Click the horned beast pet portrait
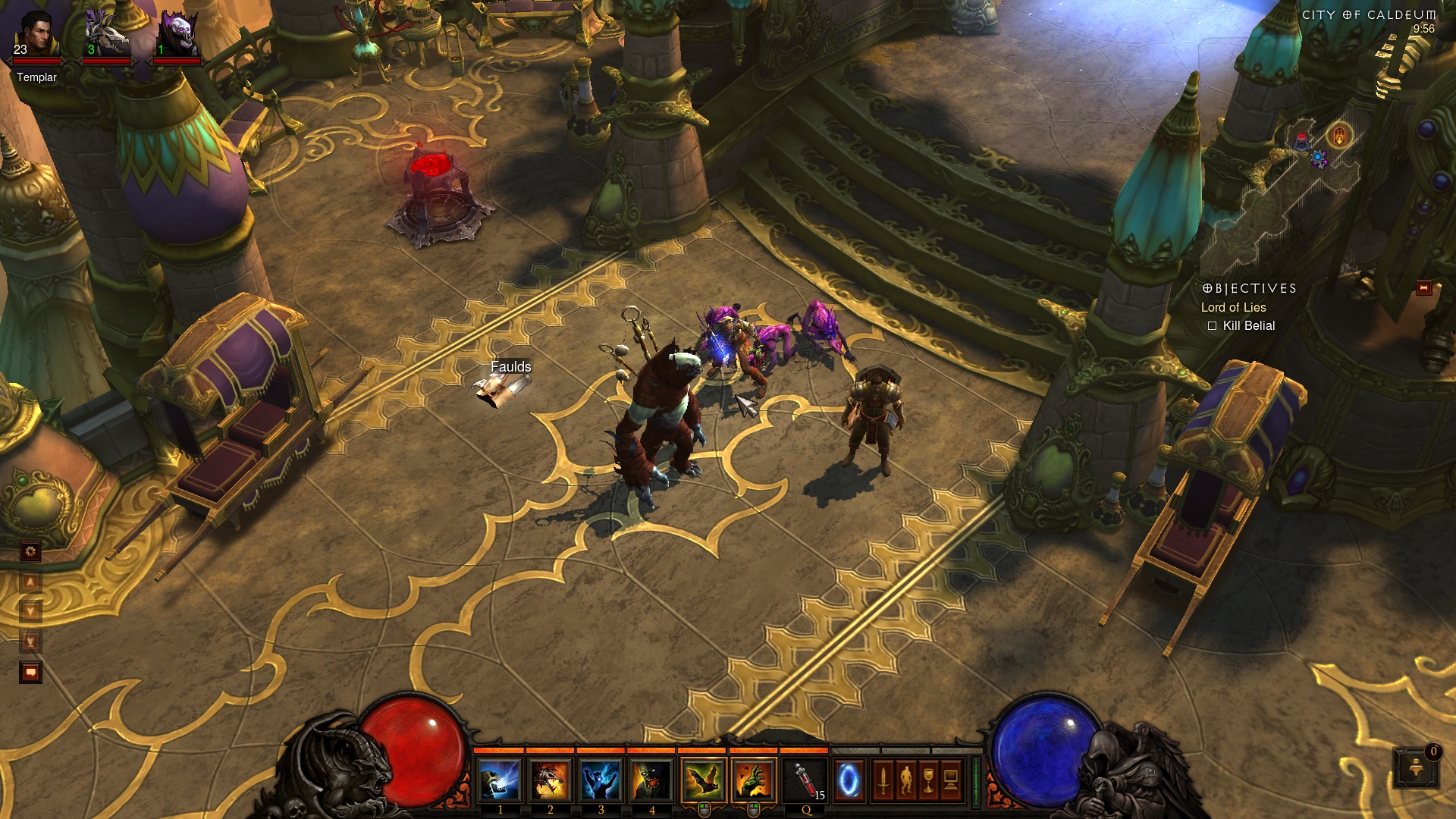 tap(105, 35)
